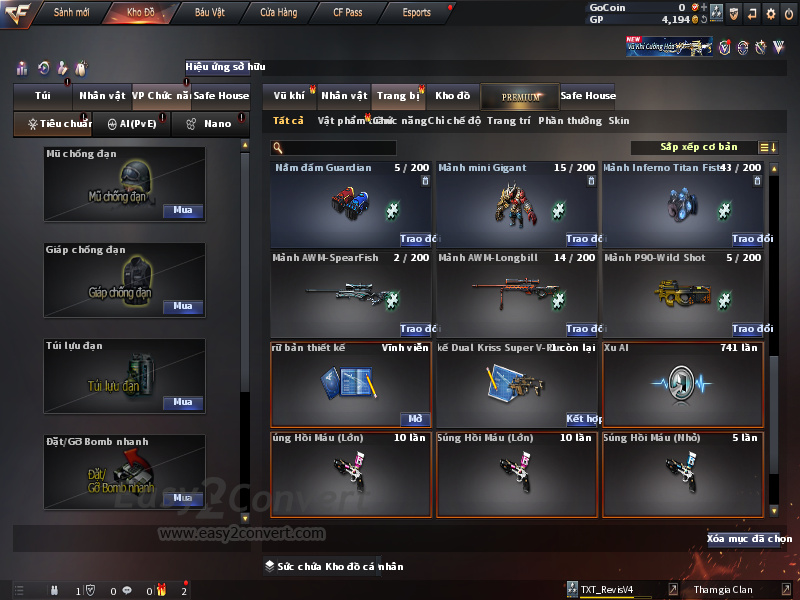The height and width of the screenshot is (600, 800).
Task: Exchange the Mảnh AWM-SpearFish fragments
Action: [418, 329]
